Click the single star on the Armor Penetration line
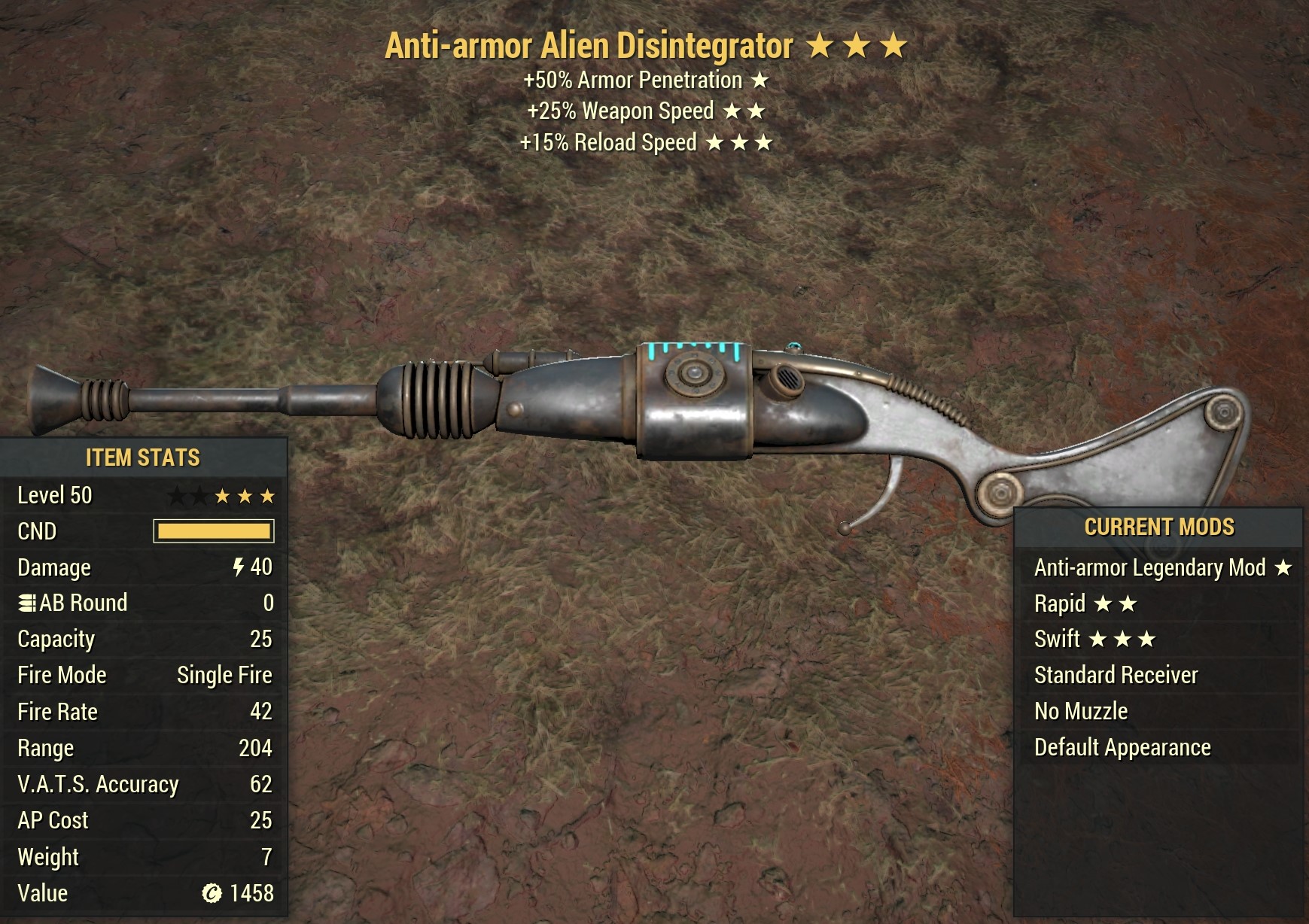Screen dimensions: 1309x924 [x=760, y=80]
